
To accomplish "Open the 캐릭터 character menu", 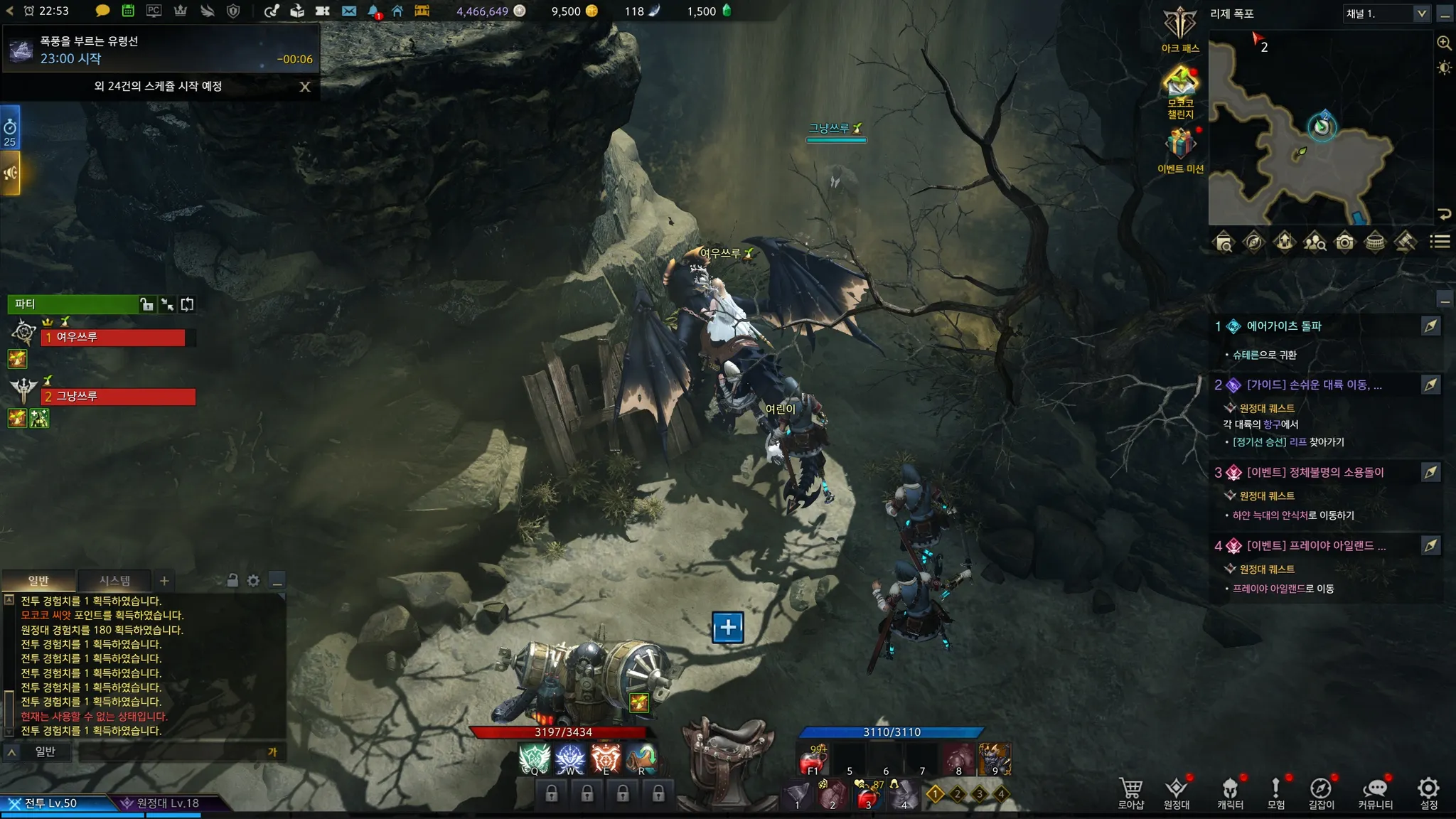I will [x=1230, y=793].
